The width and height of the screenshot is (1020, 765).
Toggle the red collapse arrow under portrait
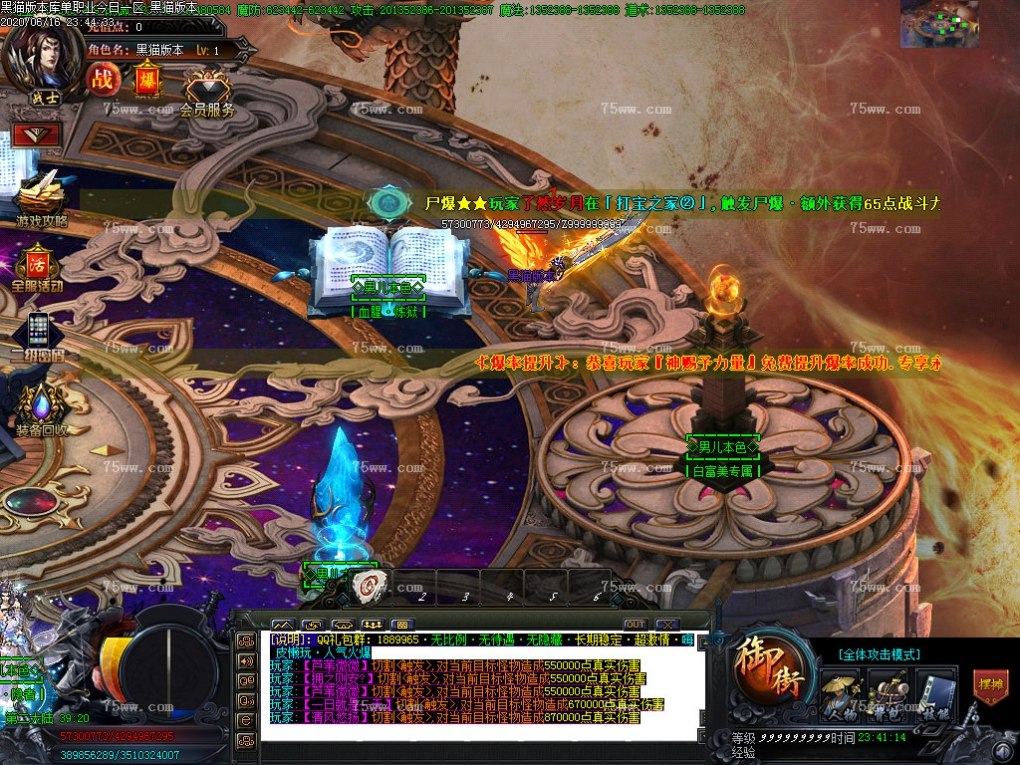click(x=37, y=135)
